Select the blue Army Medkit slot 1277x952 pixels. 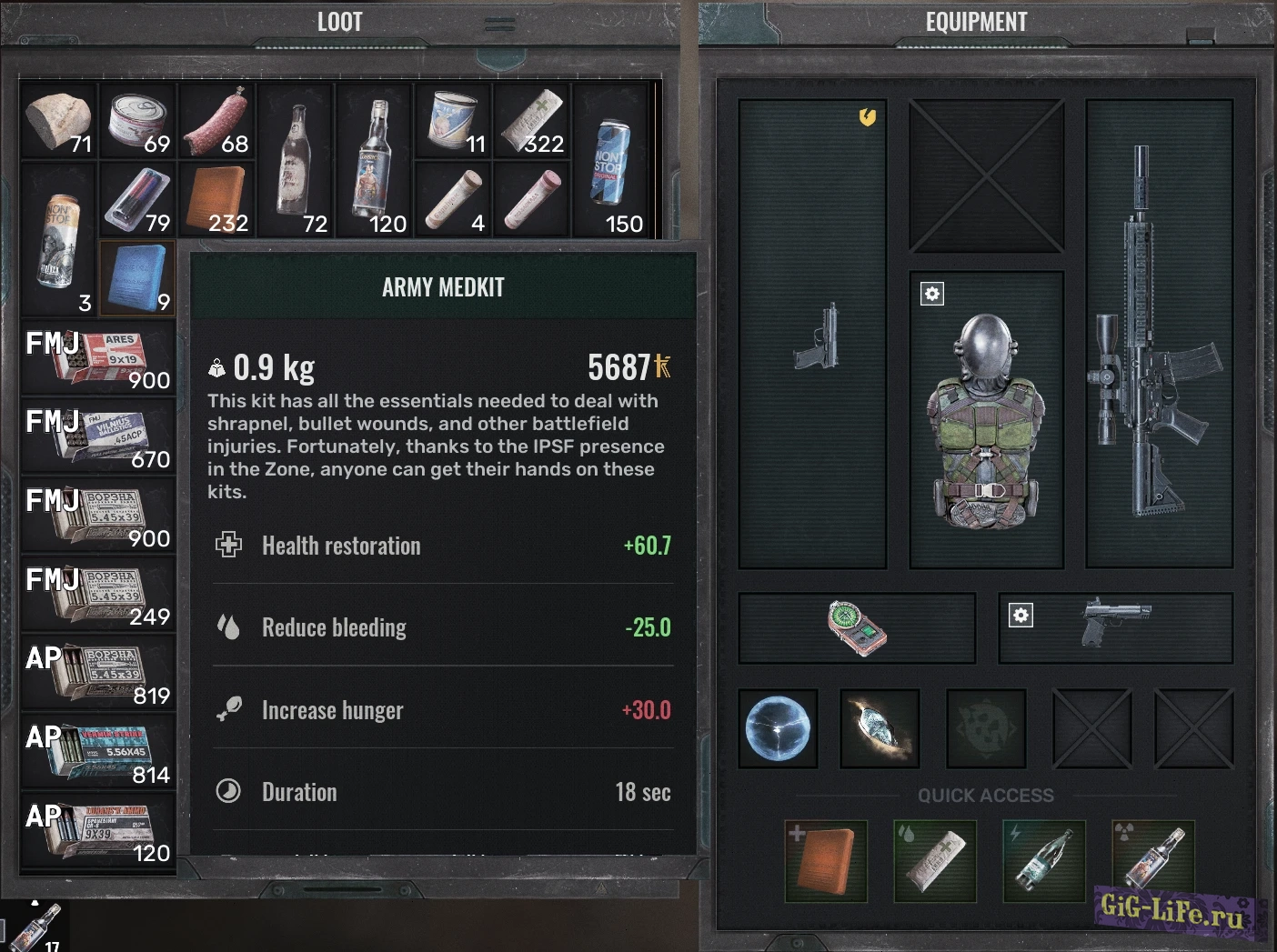136,277
